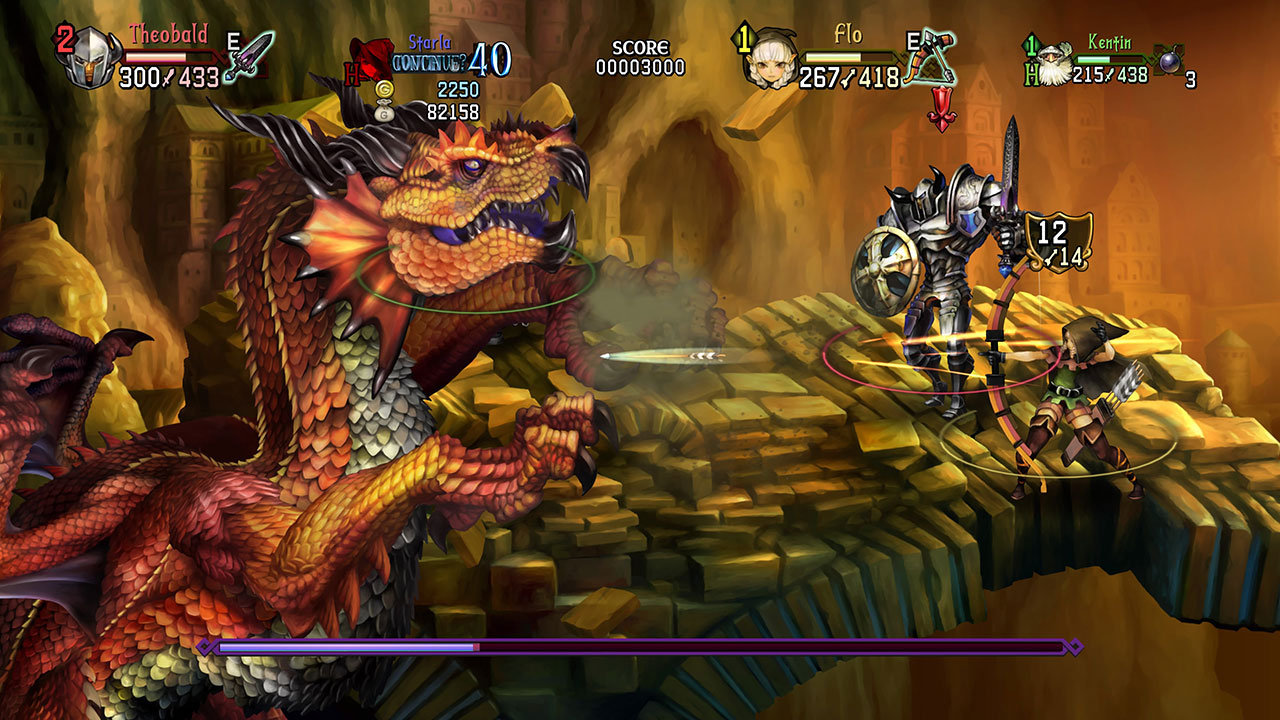Select Flo's equipped bow icon
1280x720 pixels.
click(930, 58)
